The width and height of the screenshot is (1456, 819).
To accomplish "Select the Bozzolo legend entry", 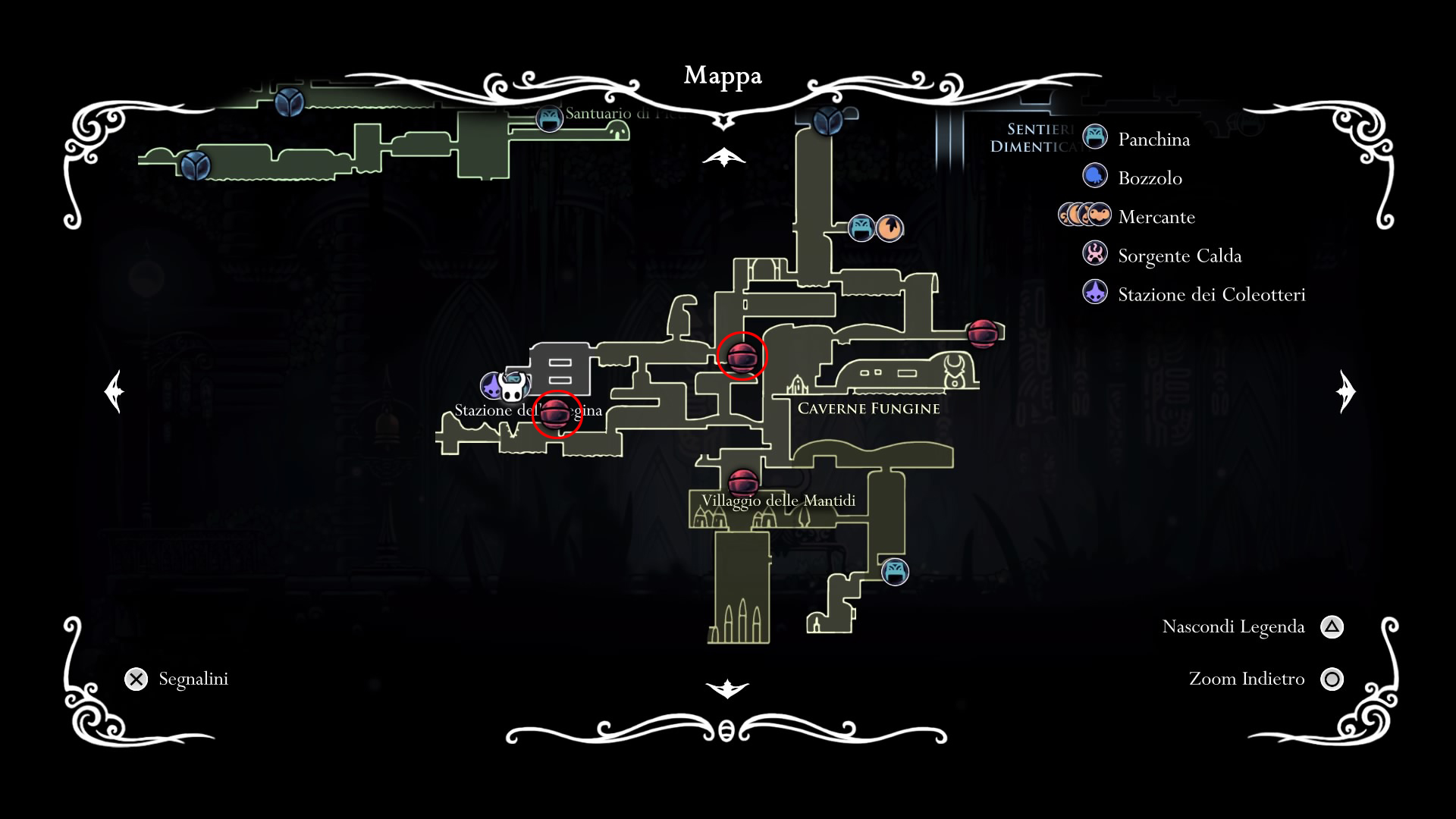I will pos(1150,178).
